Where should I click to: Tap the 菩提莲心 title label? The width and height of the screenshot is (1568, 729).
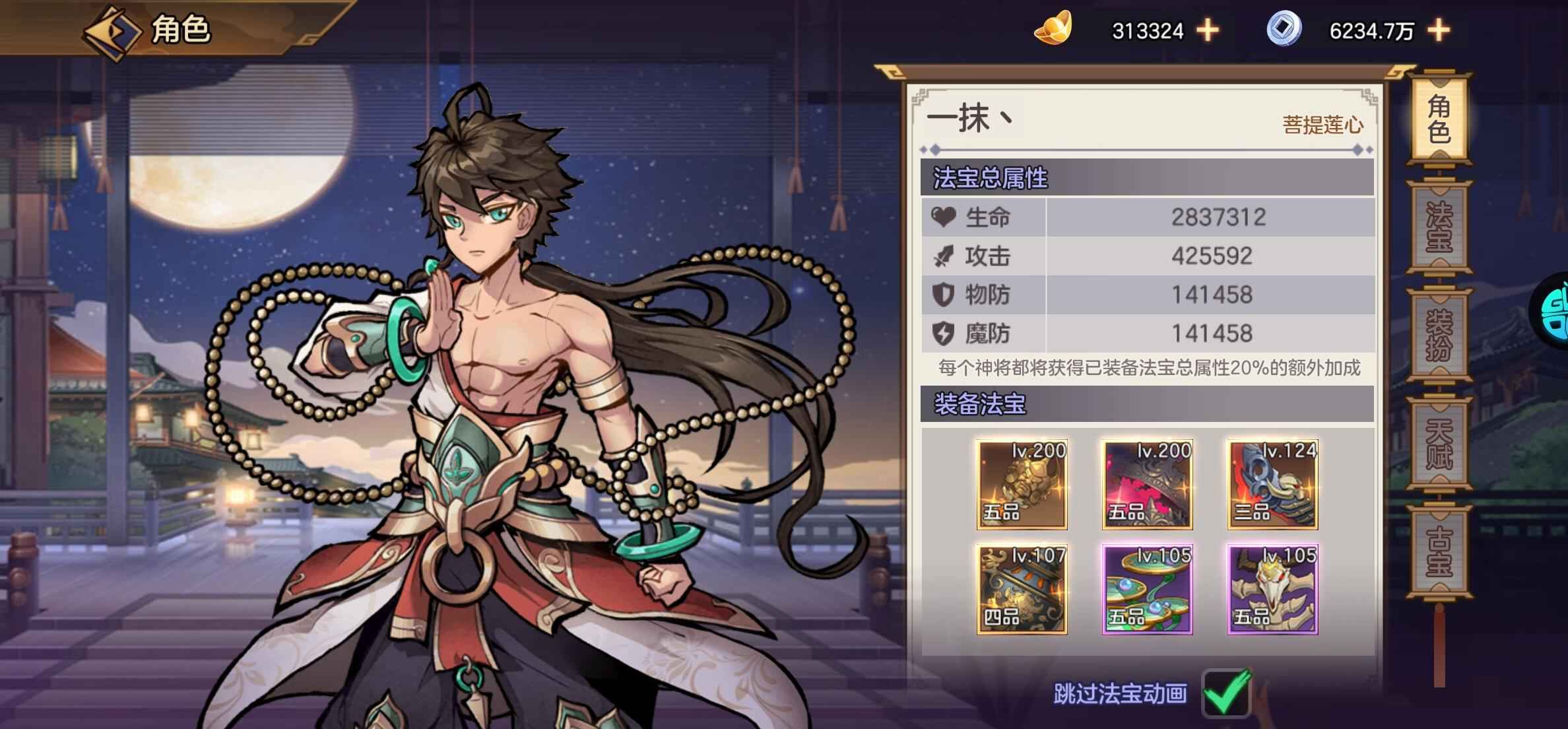[1322, 125]
